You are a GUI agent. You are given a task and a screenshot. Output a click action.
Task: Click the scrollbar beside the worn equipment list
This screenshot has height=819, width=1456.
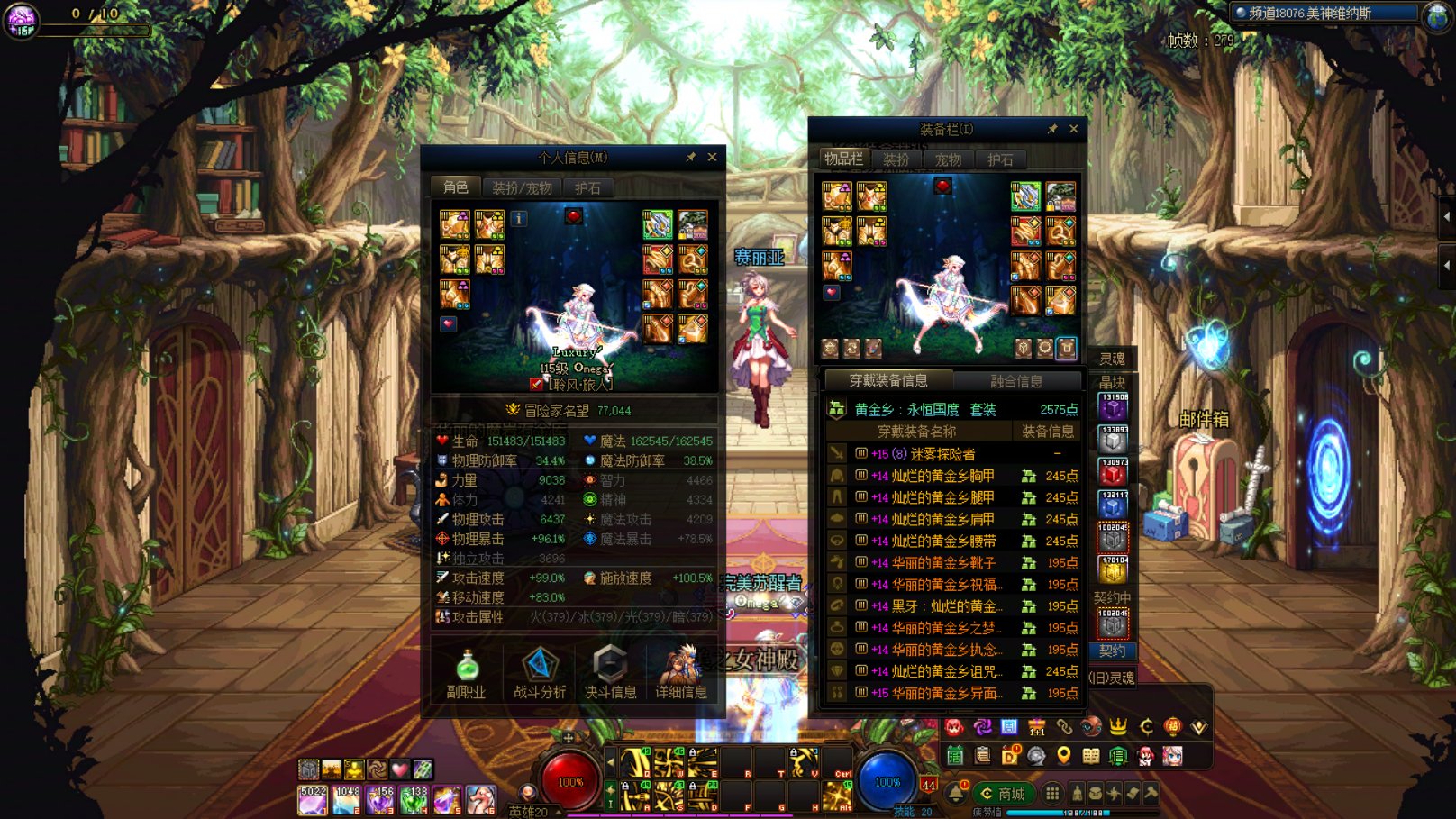(x=1084, y=559)
